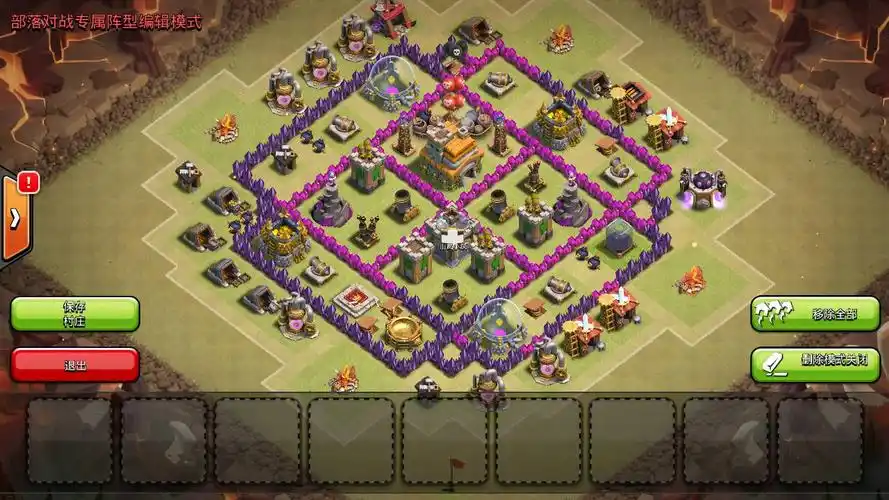Screen dimensions: 889x500
Task: Exit edit mode with the red 退出 button
Action: click(75, 364)
